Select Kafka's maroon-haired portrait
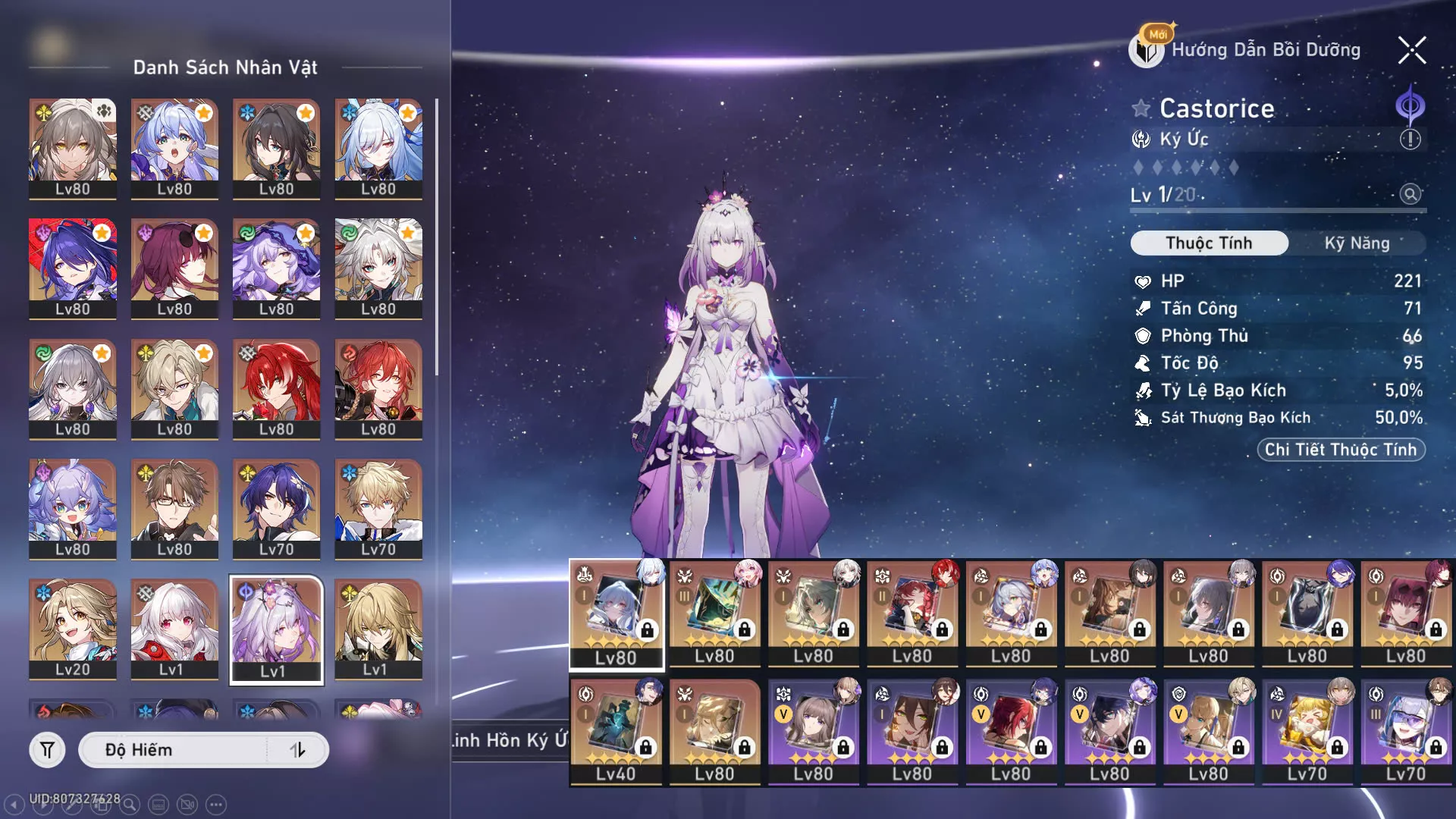This screenshot has width=1456, height=819. (x=174, y=268)
